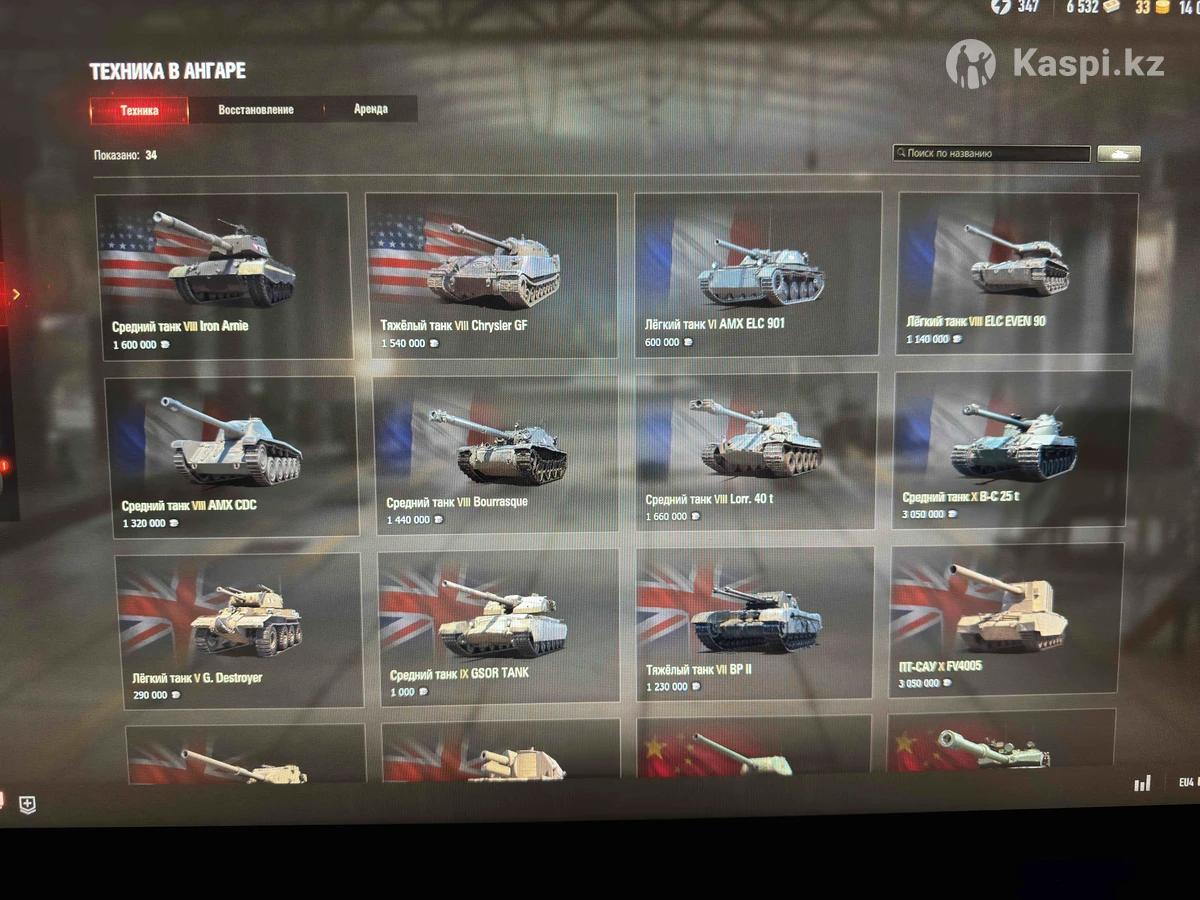Open the tank filter button beside search

1119,154
